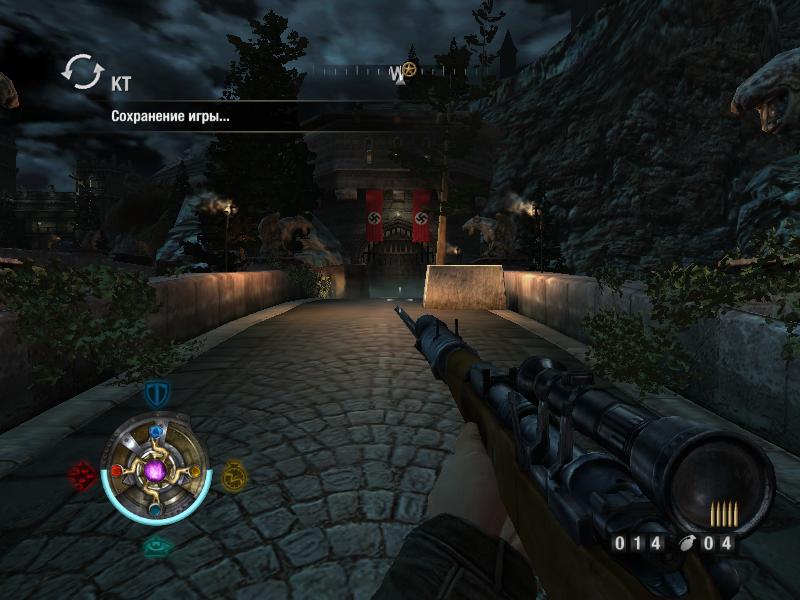Screen dimensions: 800x600
Task: Select the gold objective marker on compass
Action: tap(409, 70)
